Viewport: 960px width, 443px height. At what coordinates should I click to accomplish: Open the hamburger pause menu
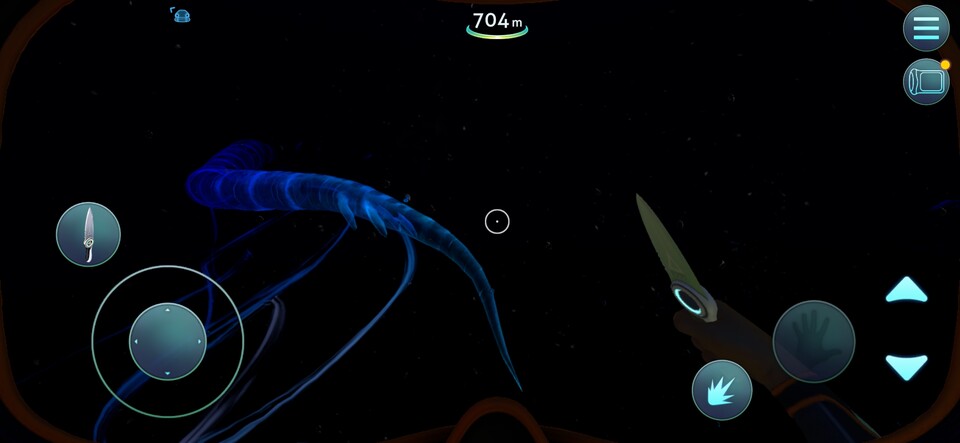point(926,28)
